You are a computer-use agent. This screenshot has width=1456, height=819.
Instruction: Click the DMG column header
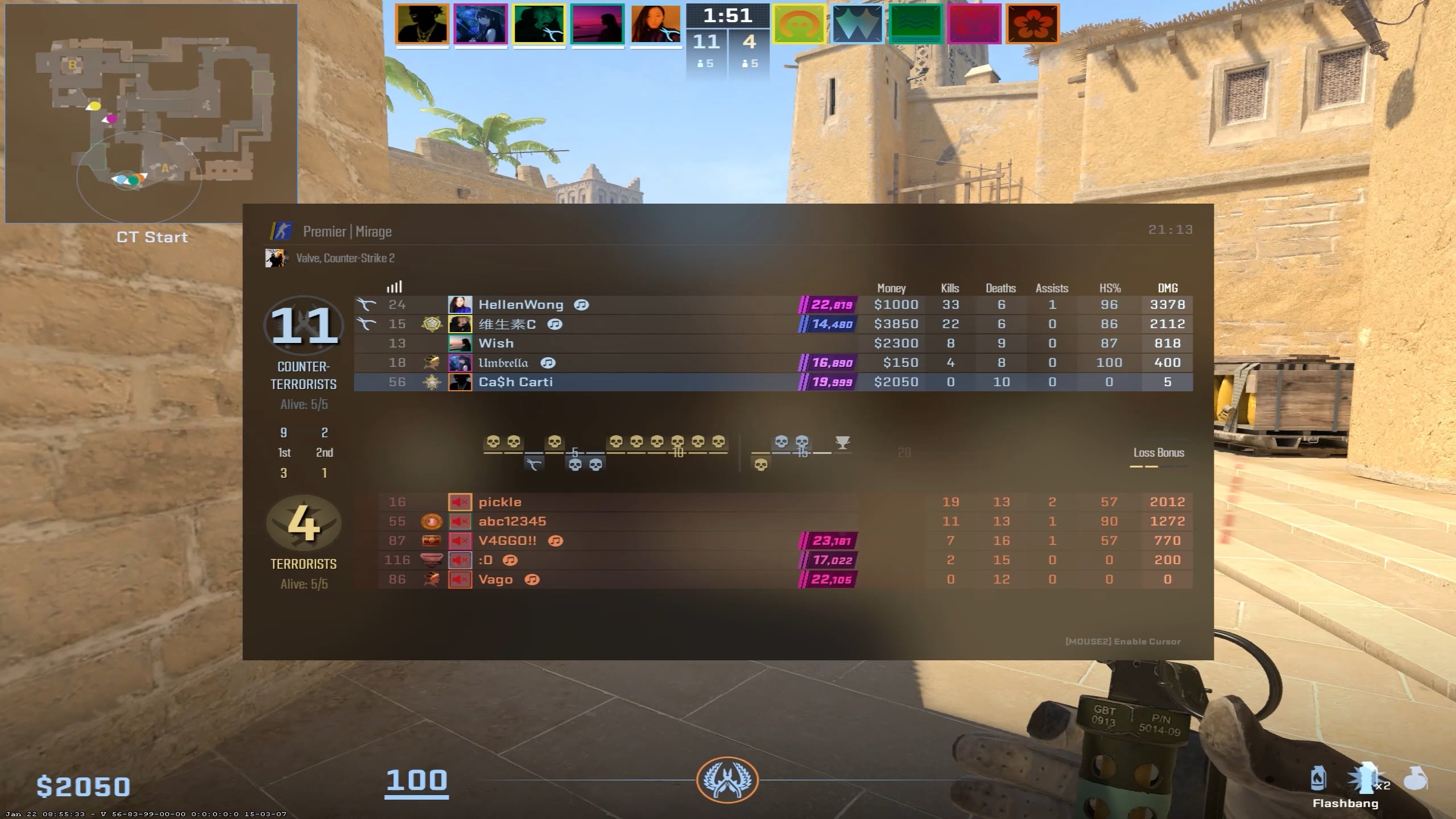click(x=1167, y=288)
